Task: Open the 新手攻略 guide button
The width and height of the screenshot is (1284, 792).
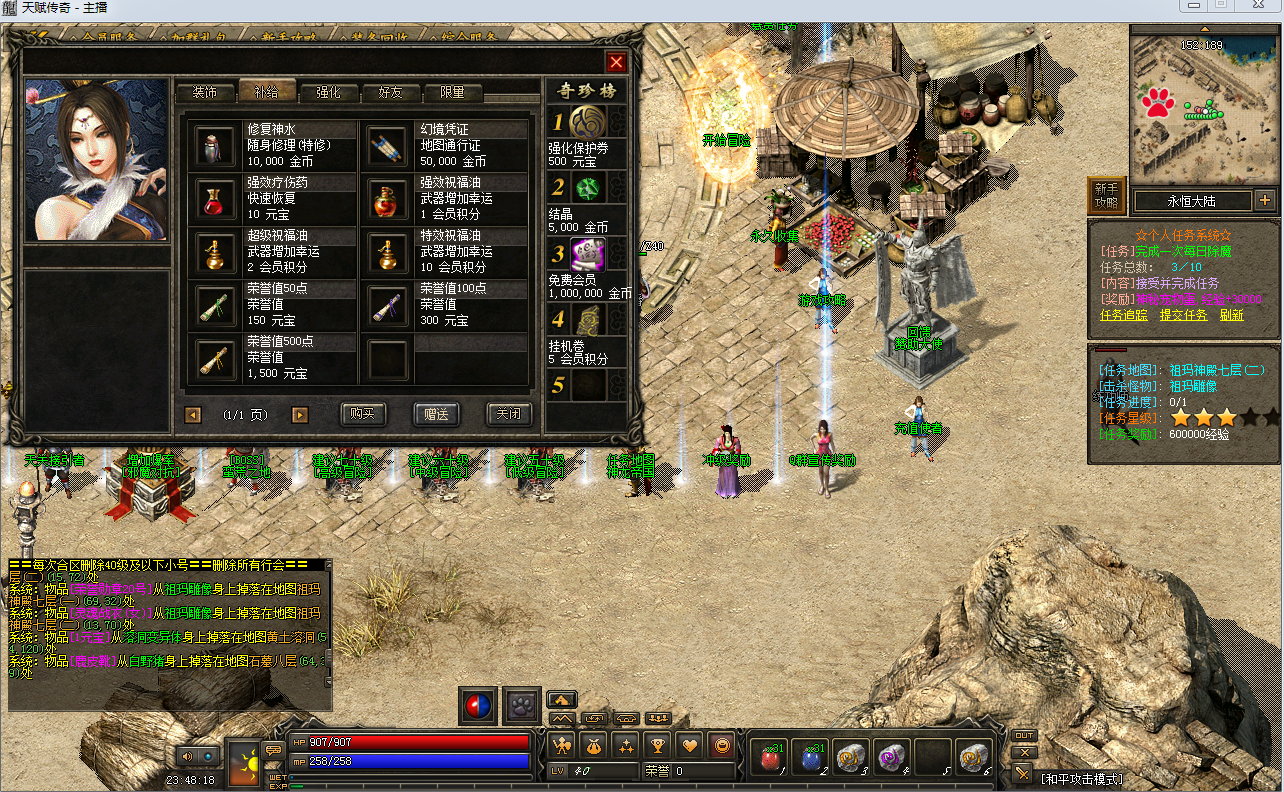Action: click(1106, 195)
